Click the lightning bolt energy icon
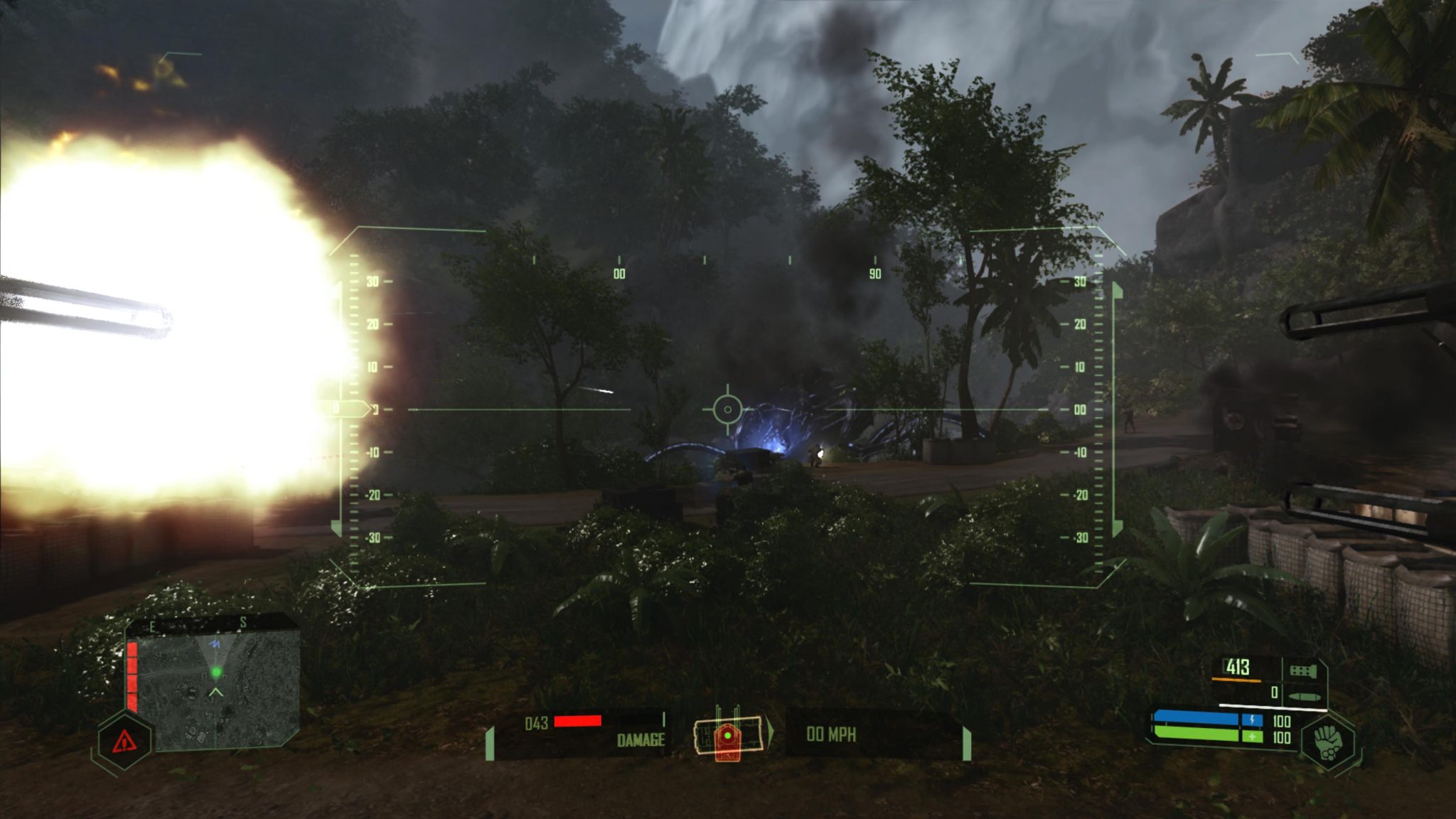1456x819 pixels. pyautogui.click(x=1253, y=719)
